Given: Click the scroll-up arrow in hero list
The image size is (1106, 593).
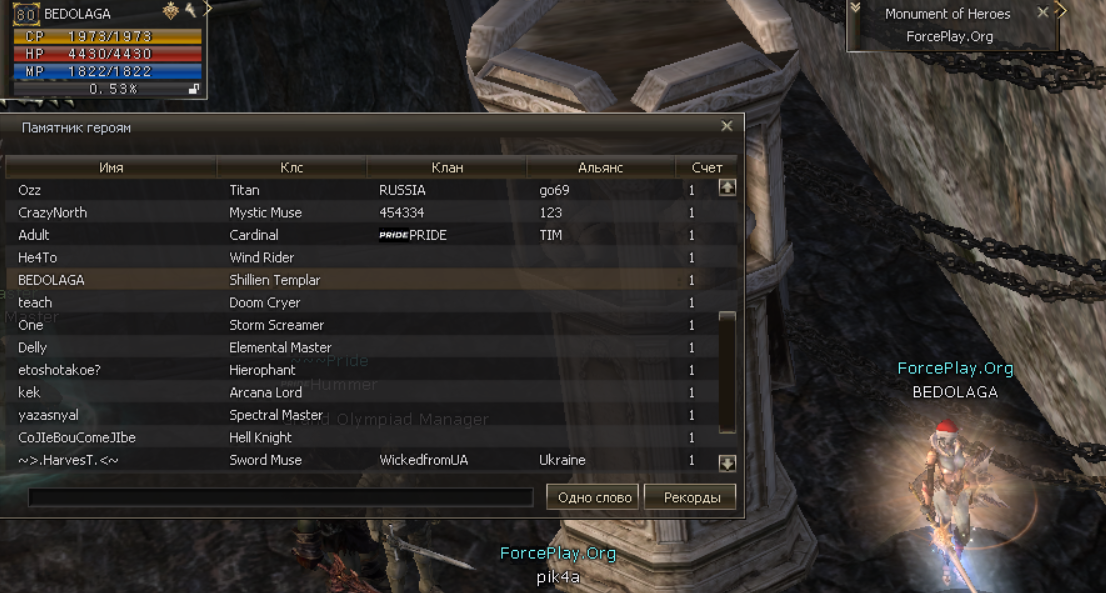Looking at the screenshot, I should pos(727,187).
